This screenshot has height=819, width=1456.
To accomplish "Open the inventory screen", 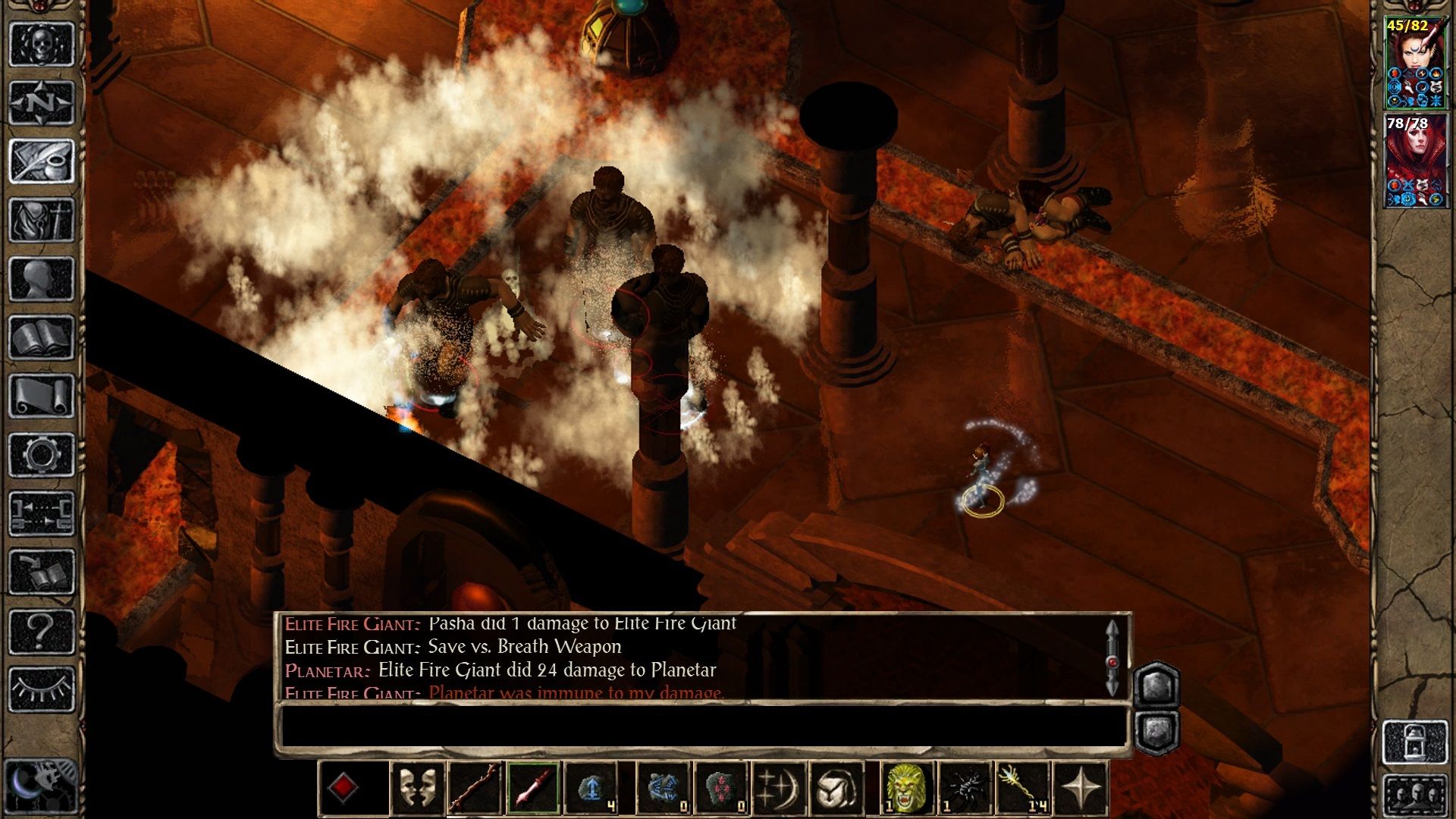I will coord(42,220).
